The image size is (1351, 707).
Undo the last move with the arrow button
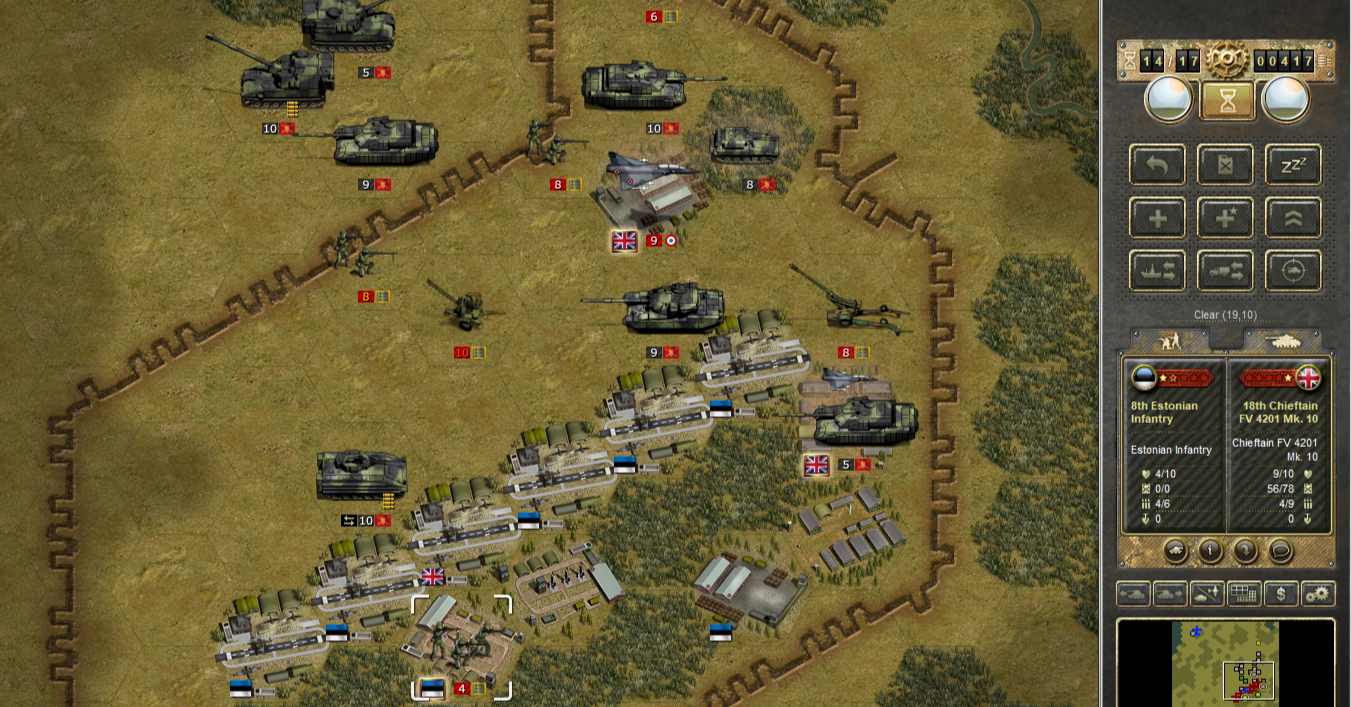(x=1158, y=165)
